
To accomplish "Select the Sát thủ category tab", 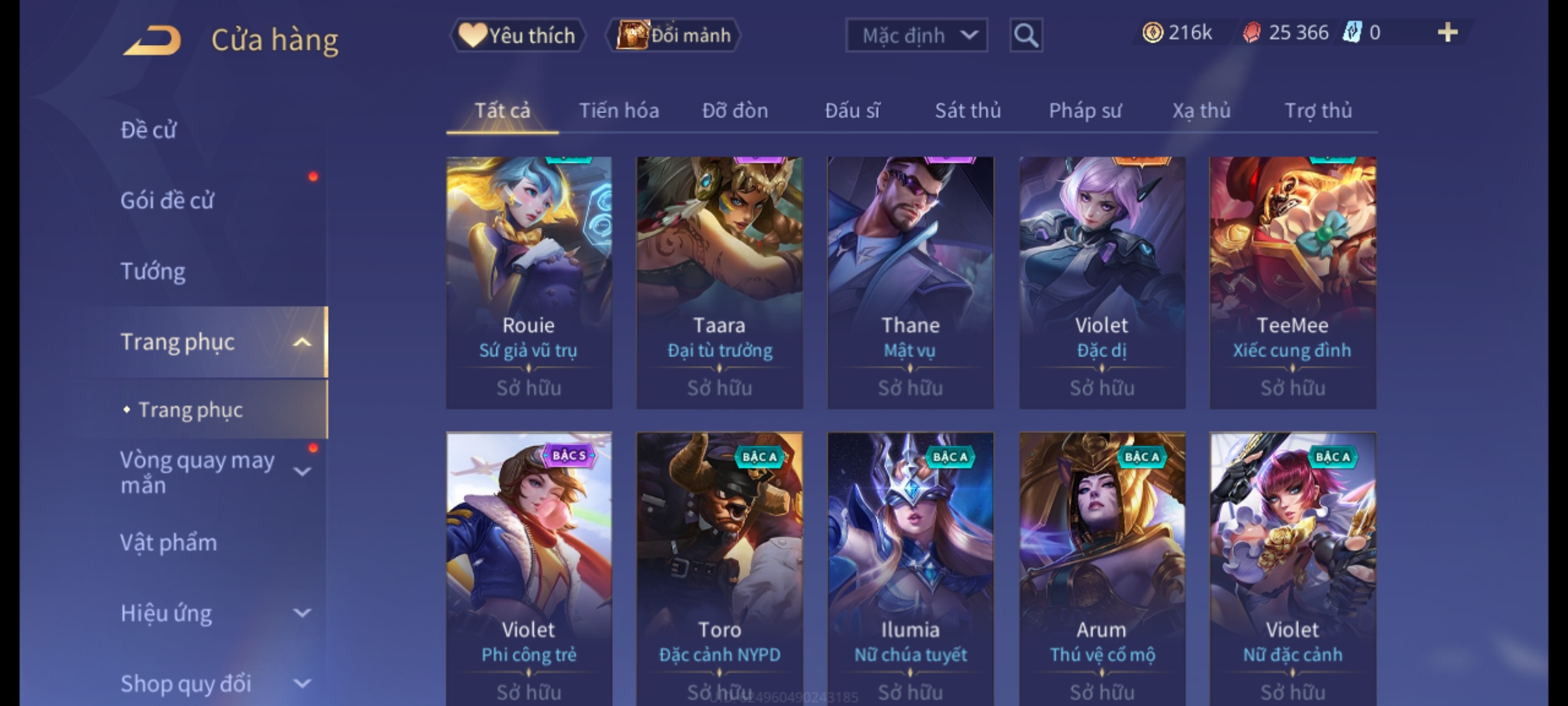I will coord(968,110).
